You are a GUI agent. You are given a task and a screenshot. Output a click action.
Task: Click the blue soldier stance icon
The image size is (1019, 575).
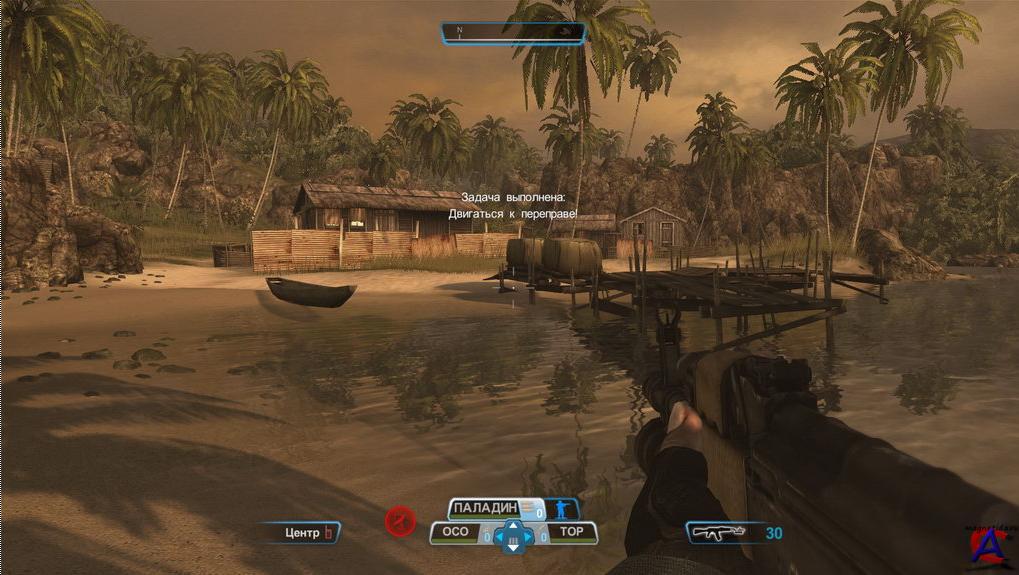(562, 509)
